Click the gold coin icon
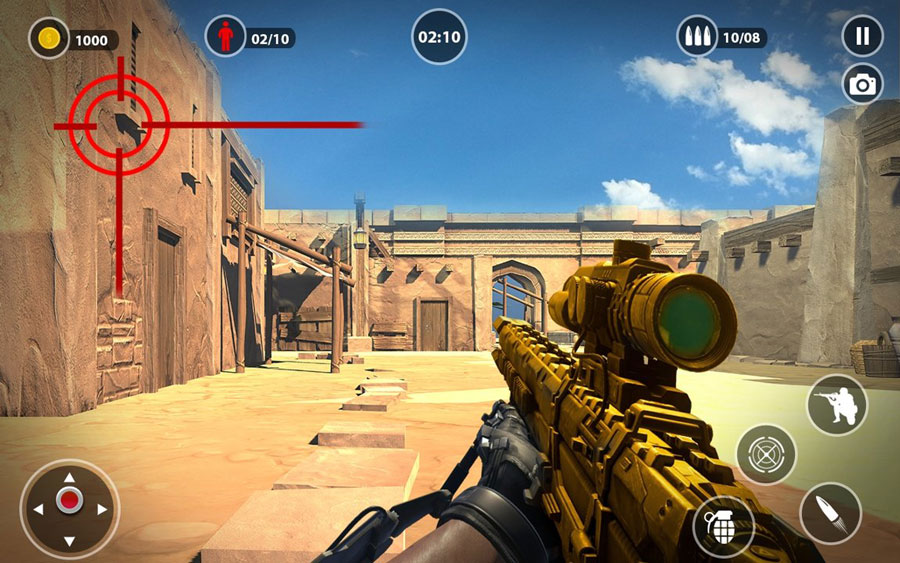This screenshot has height=563, width=900. [48, 39]
